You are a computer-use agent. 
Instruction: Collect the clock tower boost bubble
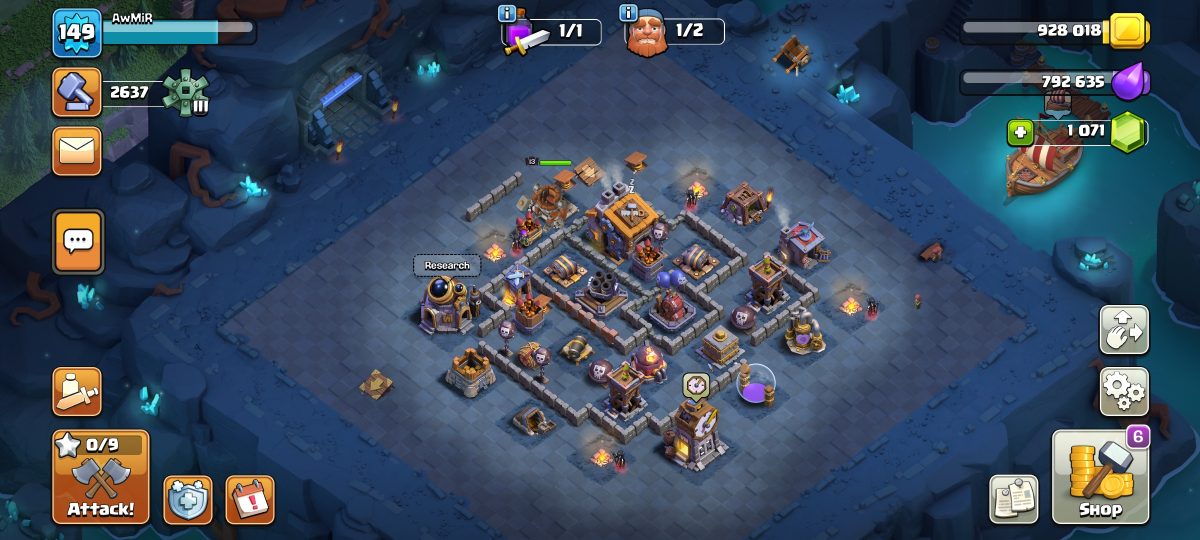(x=695, y=385)
